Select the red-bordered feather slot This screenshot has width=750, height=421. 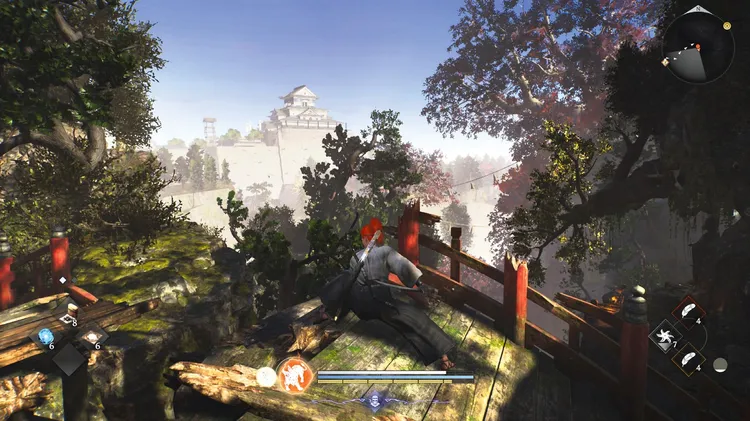tap(688, 310)
